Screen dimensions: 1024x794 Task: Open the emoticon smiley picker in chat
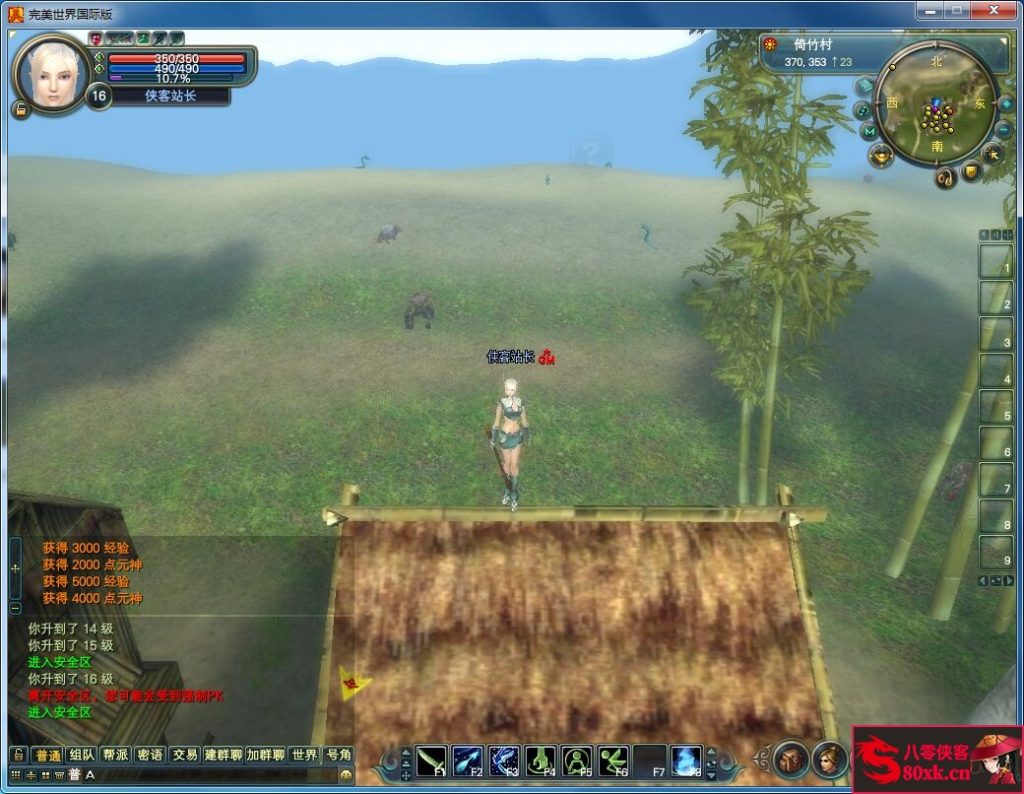346,774
